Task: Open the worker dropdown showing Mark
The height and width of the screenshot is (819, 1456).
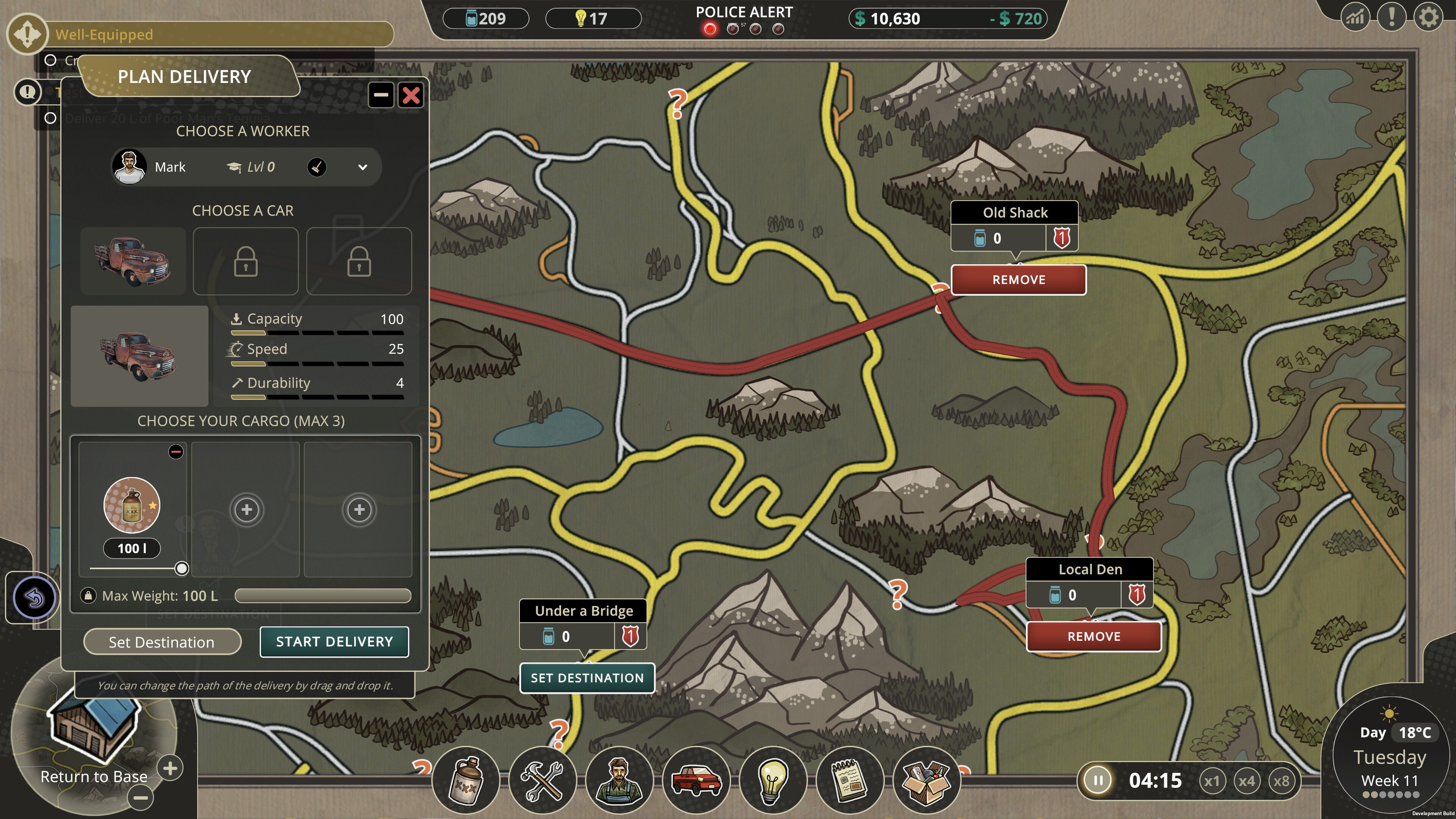Action: coord(362,167)
